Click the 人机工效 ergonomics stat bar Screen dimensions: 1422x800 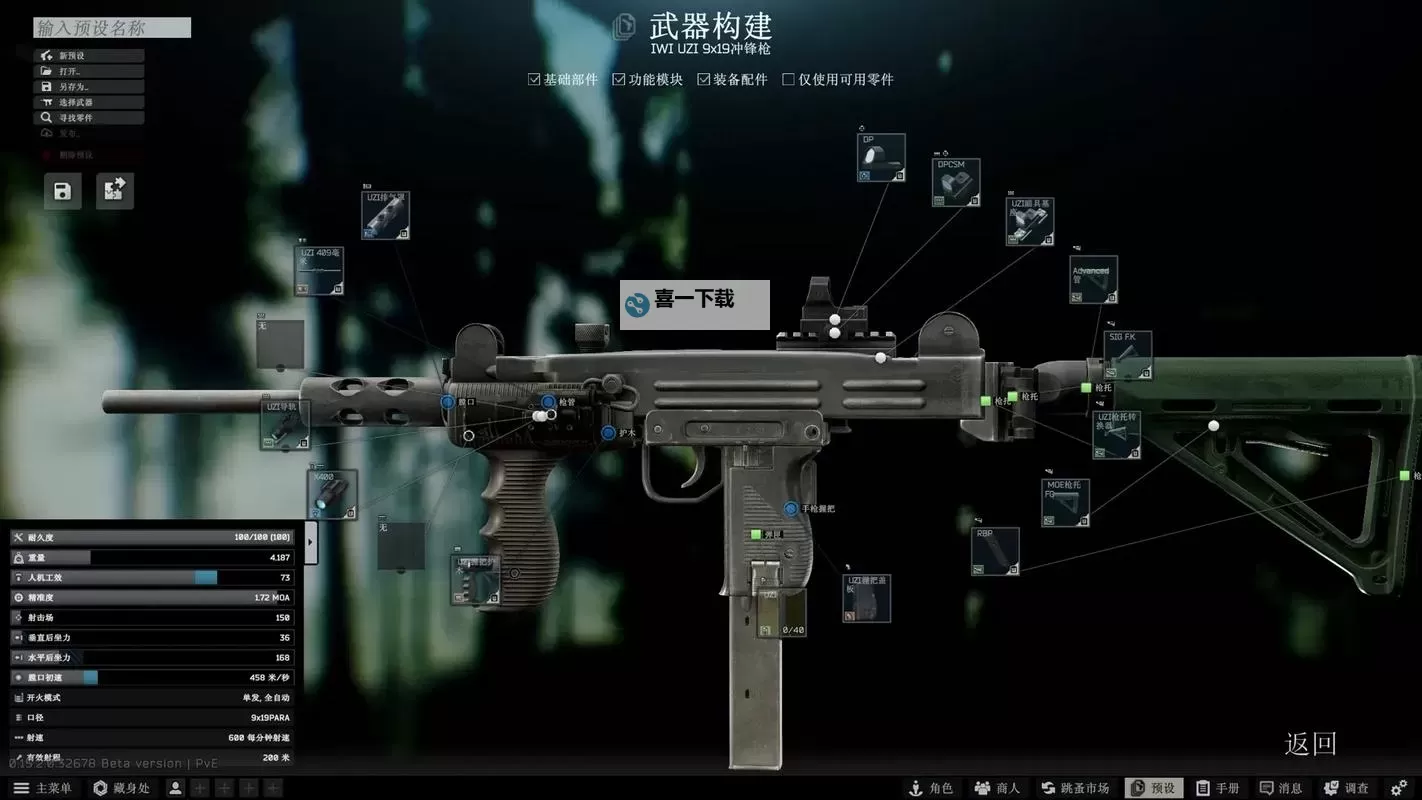(150, 577)
